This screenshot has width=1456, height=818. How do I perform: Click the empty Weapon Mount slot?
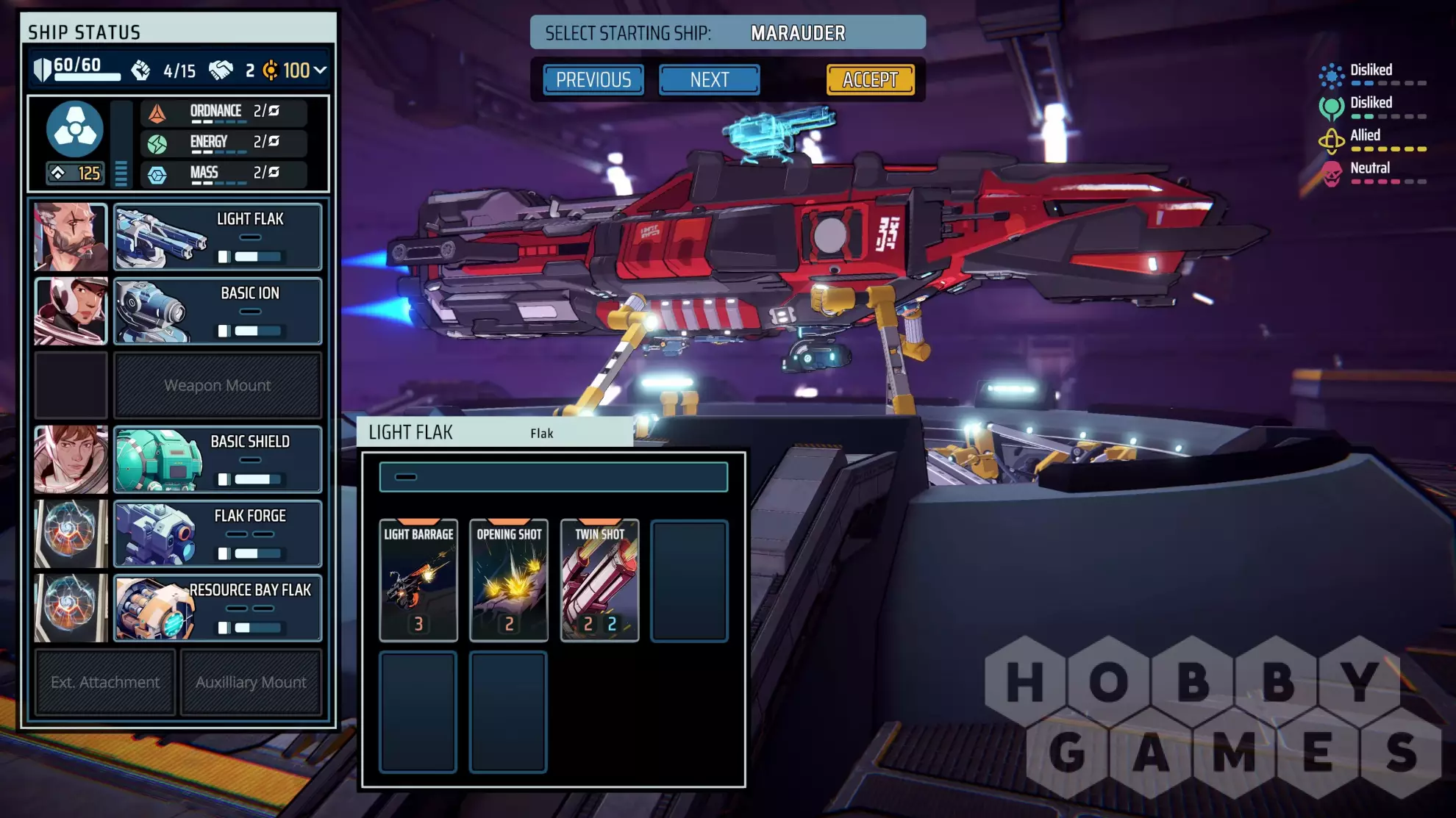click(x=218, y=385)
